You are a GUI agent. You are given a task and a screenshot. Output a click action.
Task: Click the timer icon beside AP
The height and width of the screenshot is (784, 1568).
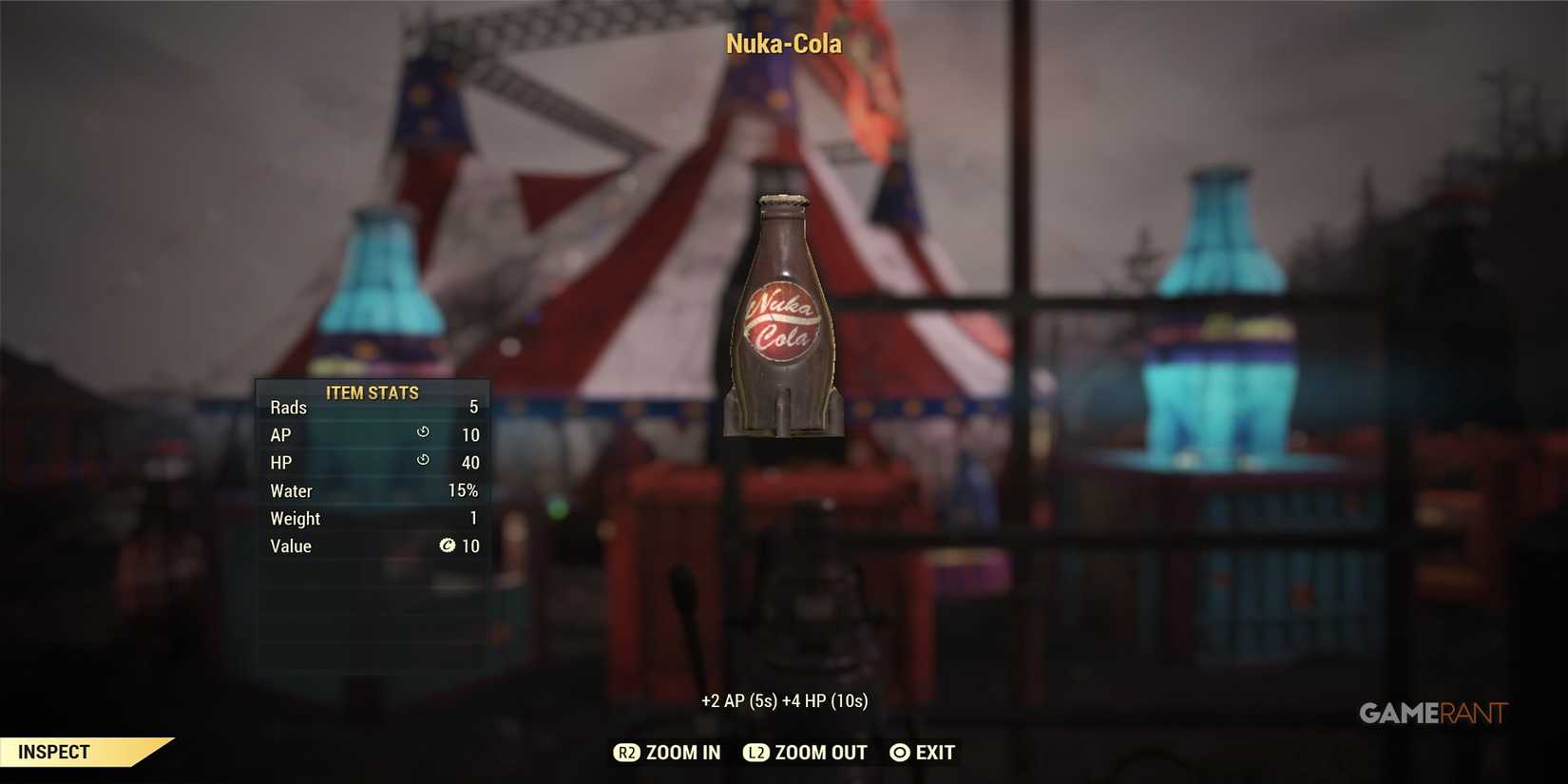click(x=422, y=431)
